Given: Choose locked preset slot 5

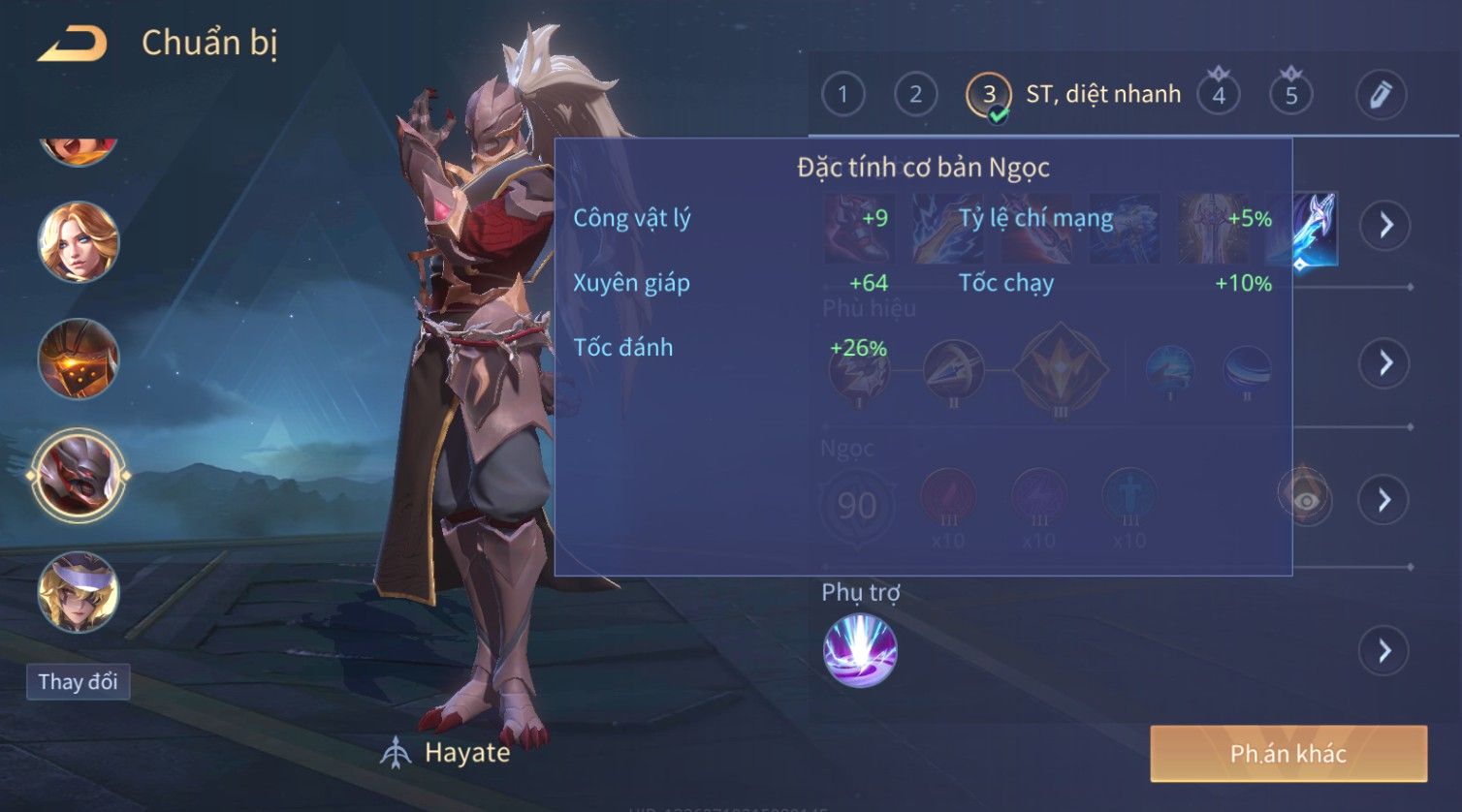Looking at the screenshot, I should (x=1291, y=95).
